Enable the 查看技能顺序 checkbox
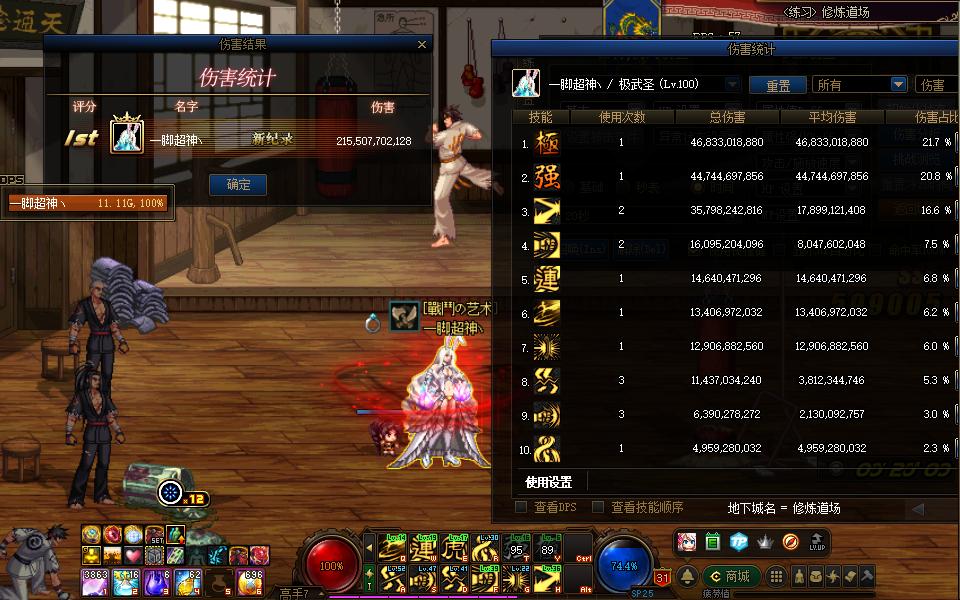This screenshot has height=600, width=960. pyautogui.click(x=598, y=507)
